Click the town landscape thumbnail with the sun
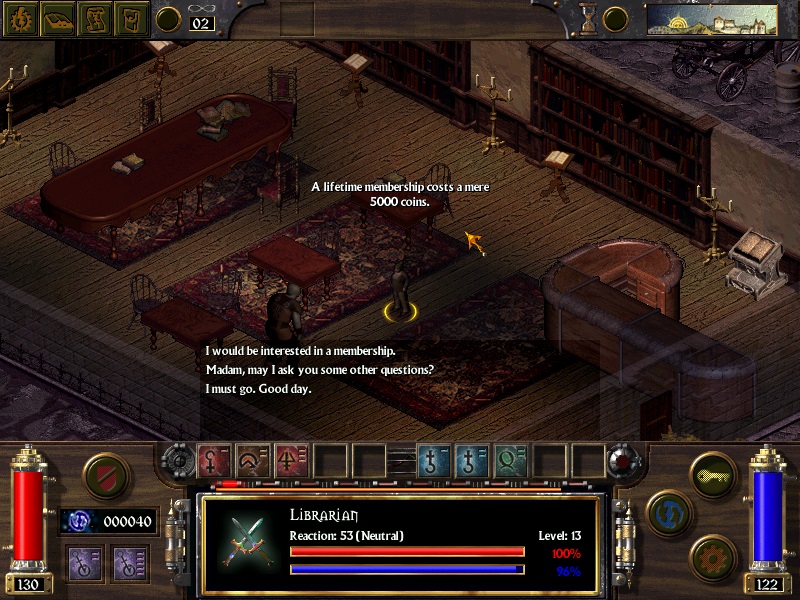800x600 pixels. (x=712, y=19)
